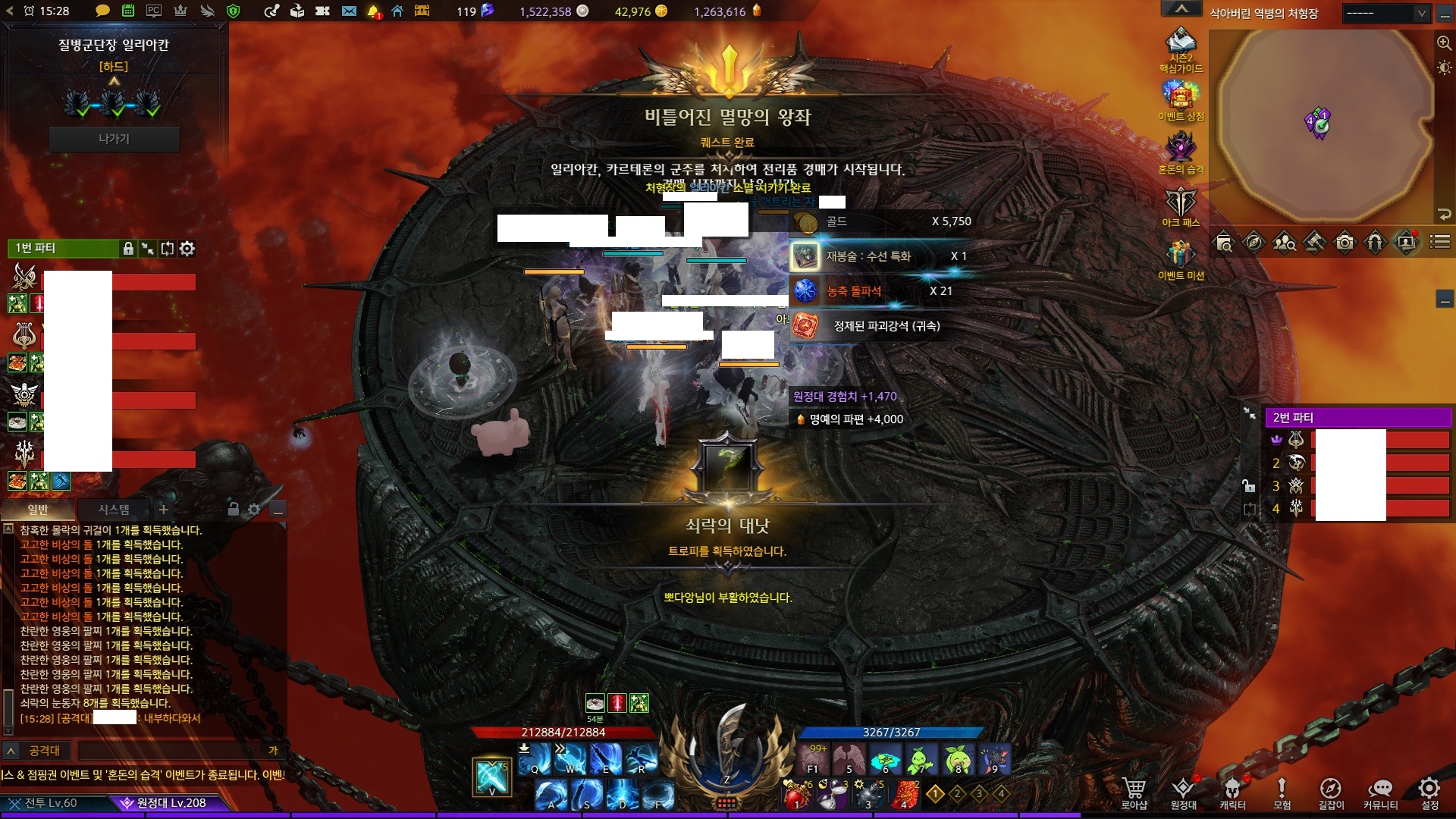
Task: Open the 이벤트 상점 event shop
Action: click(x=1181, y=99)
